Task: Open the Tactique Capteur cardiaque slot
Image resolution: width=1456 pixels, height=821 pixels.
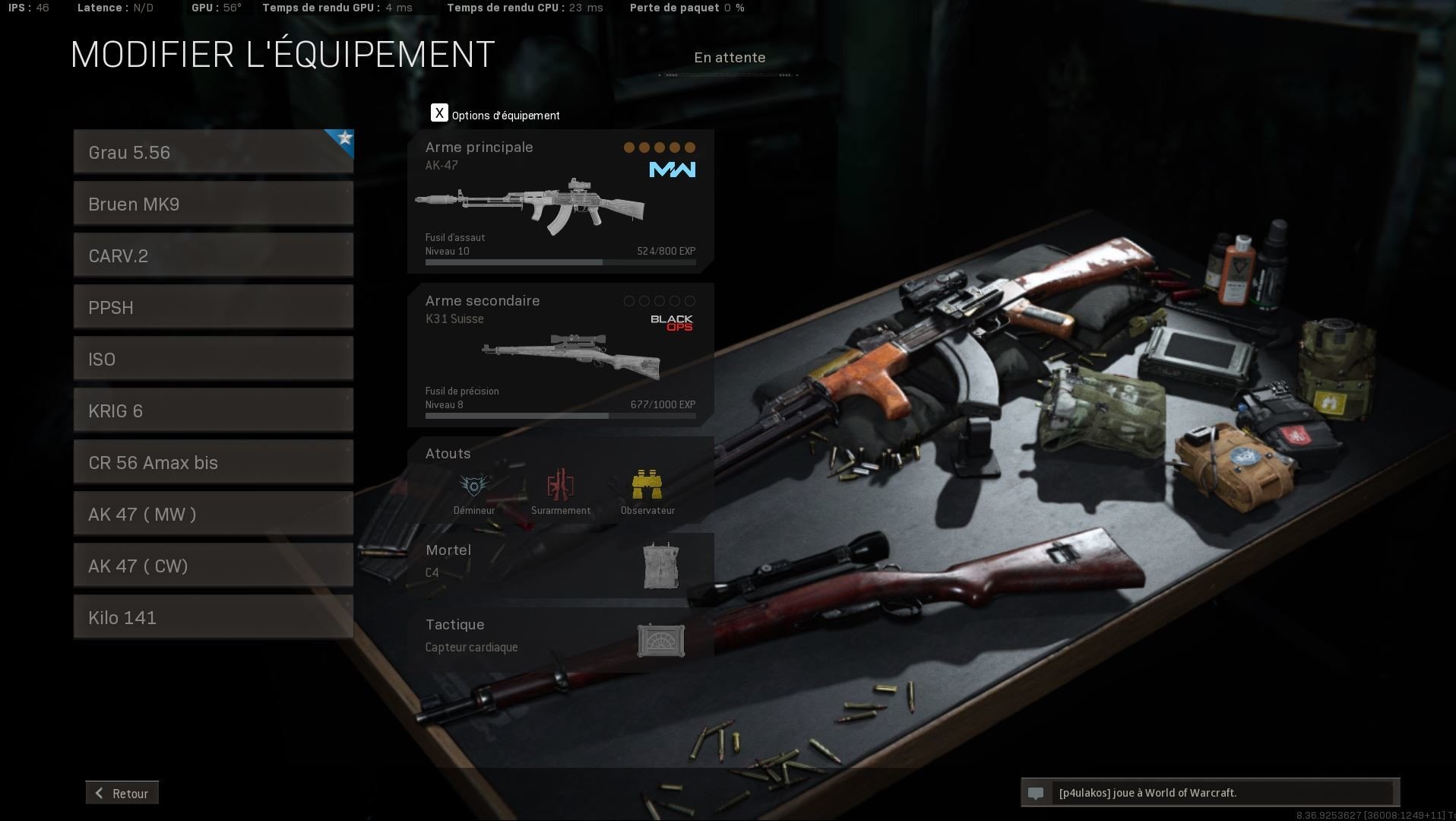Action: [x=560, y=637]
